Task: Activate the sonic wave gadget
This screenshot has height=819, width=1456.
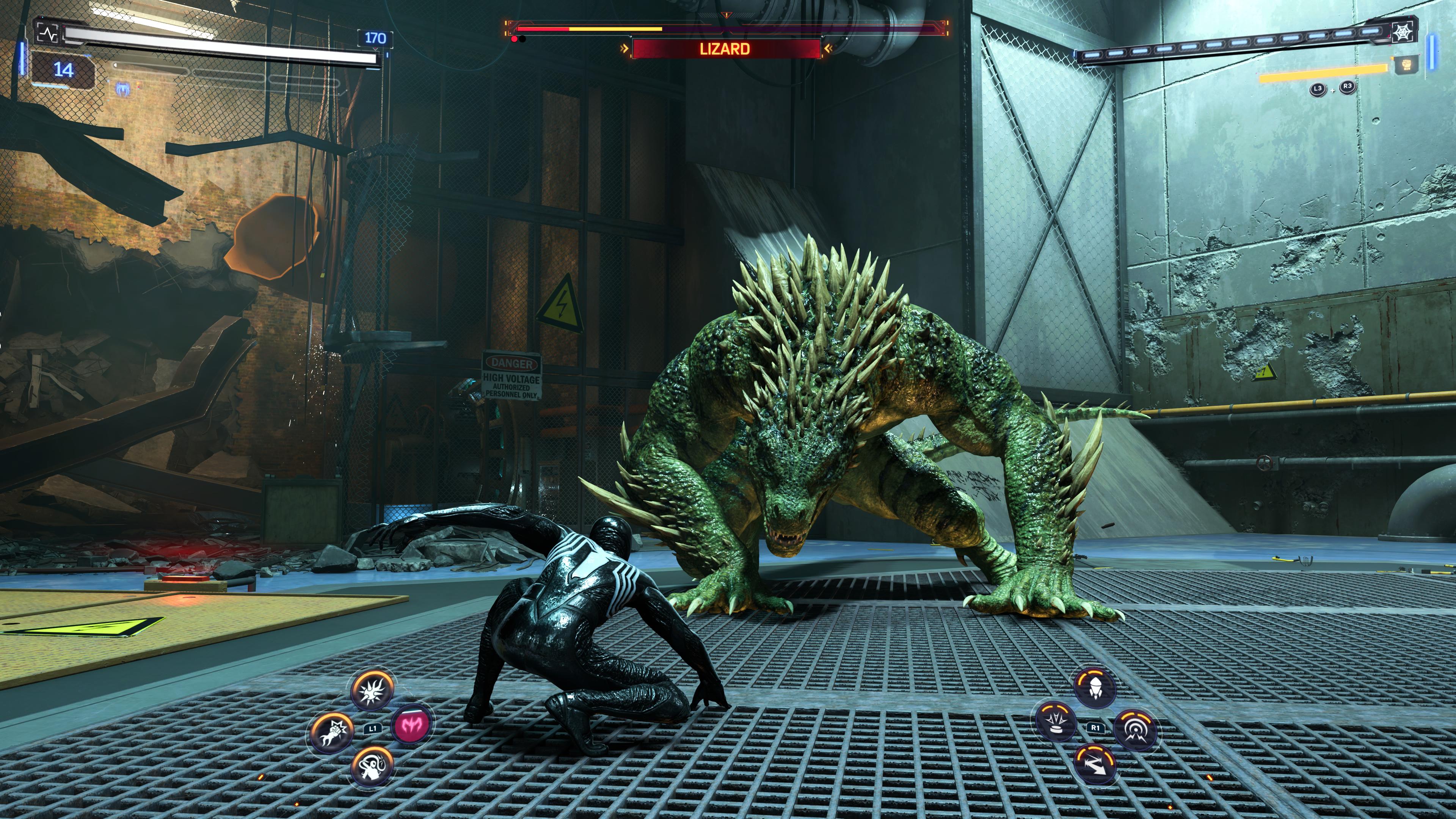Action: [1135, 730]
